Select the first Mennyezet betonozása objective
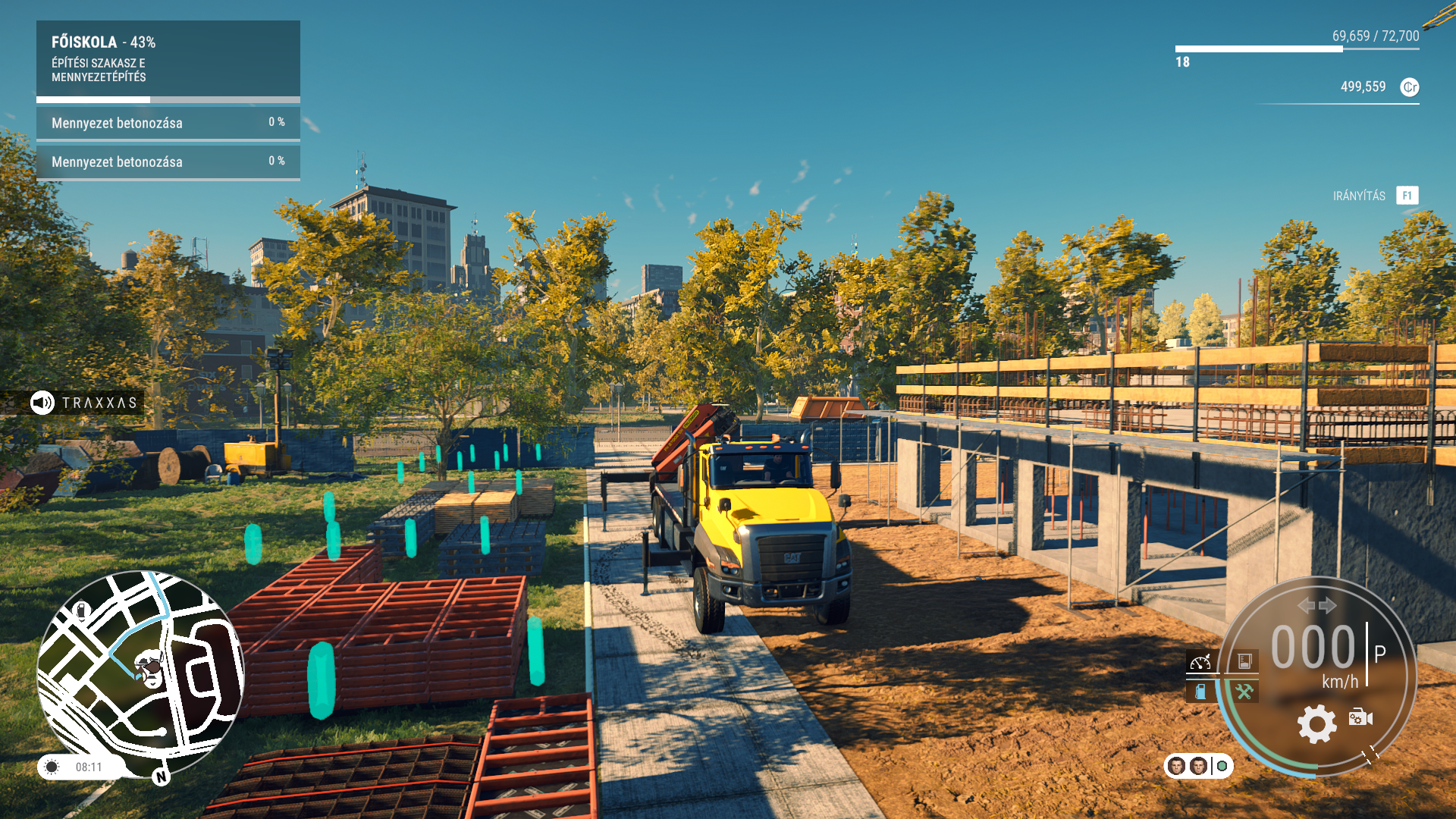1456x819 pixels. [x=168, y=123]
